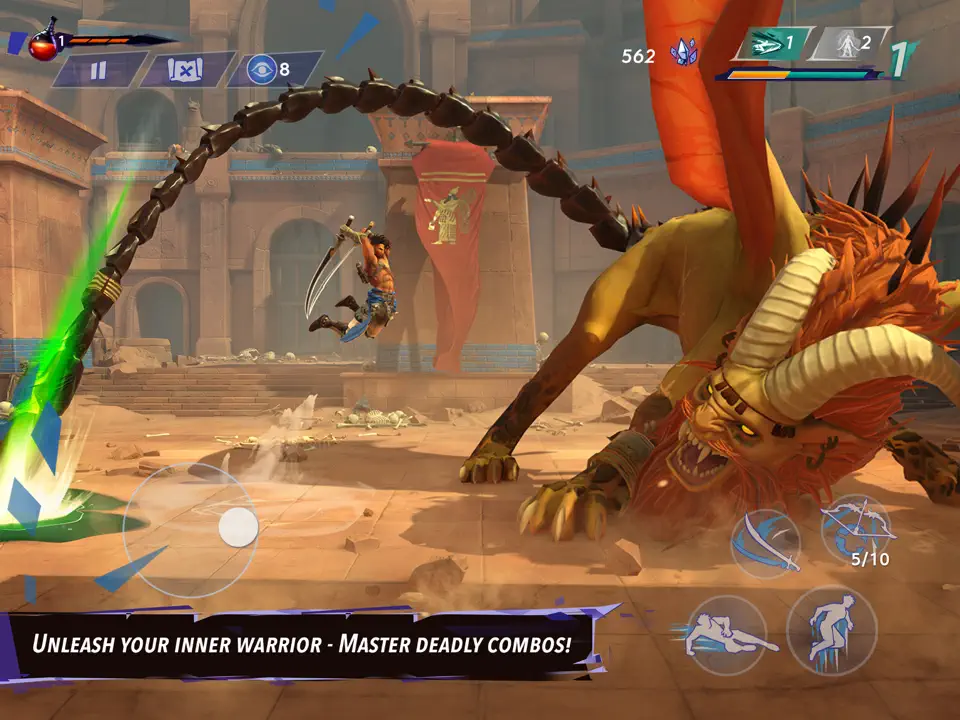Tap the virtual joystick knob
Screen dimensions: 960x720
[x=238, y=527]
